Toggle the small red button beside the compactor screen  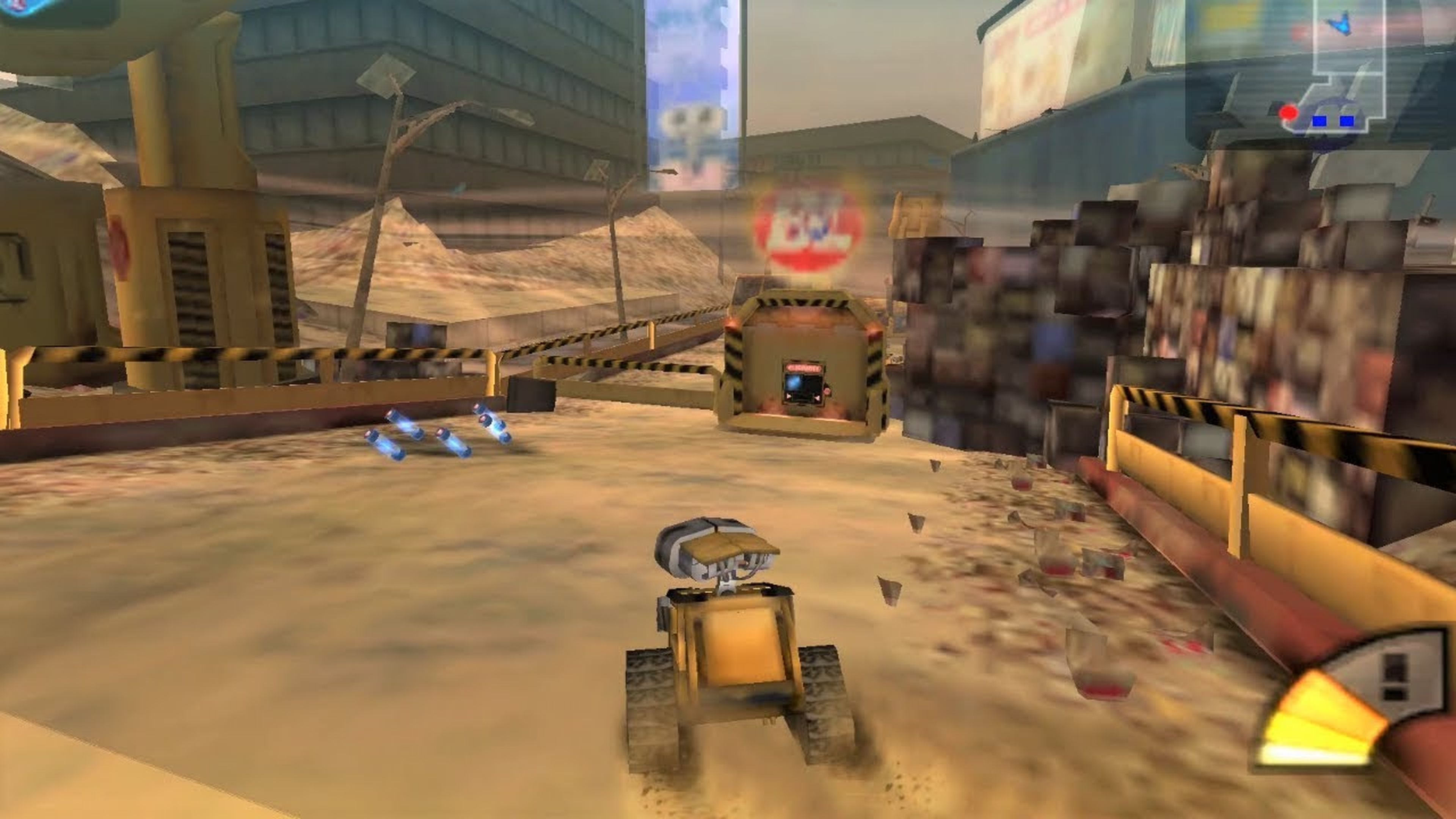[x=827, y=391]
